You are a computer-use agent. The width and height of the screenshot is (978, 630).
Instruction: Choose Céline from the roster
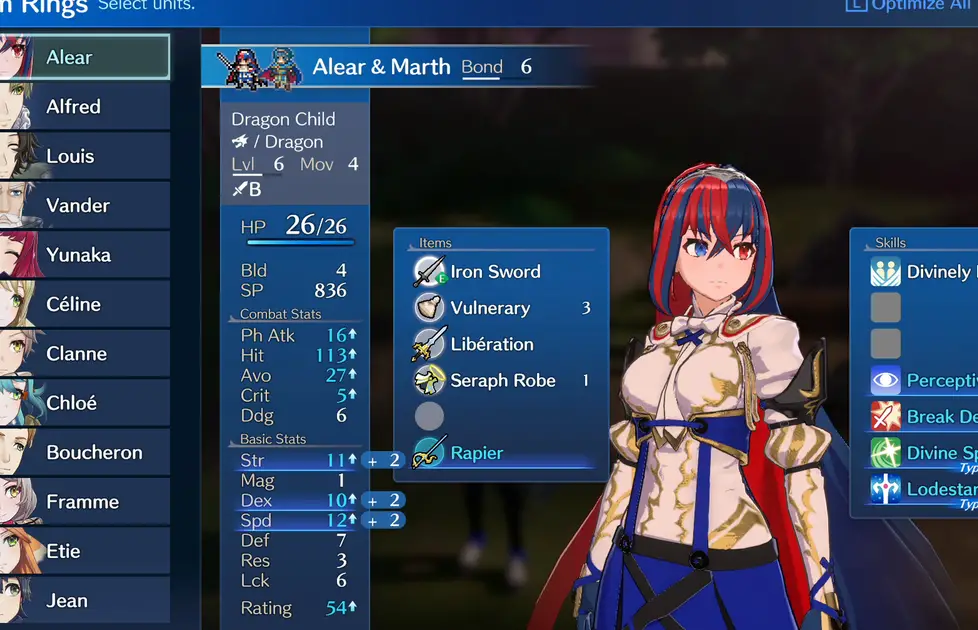click(x=85, y=304)
